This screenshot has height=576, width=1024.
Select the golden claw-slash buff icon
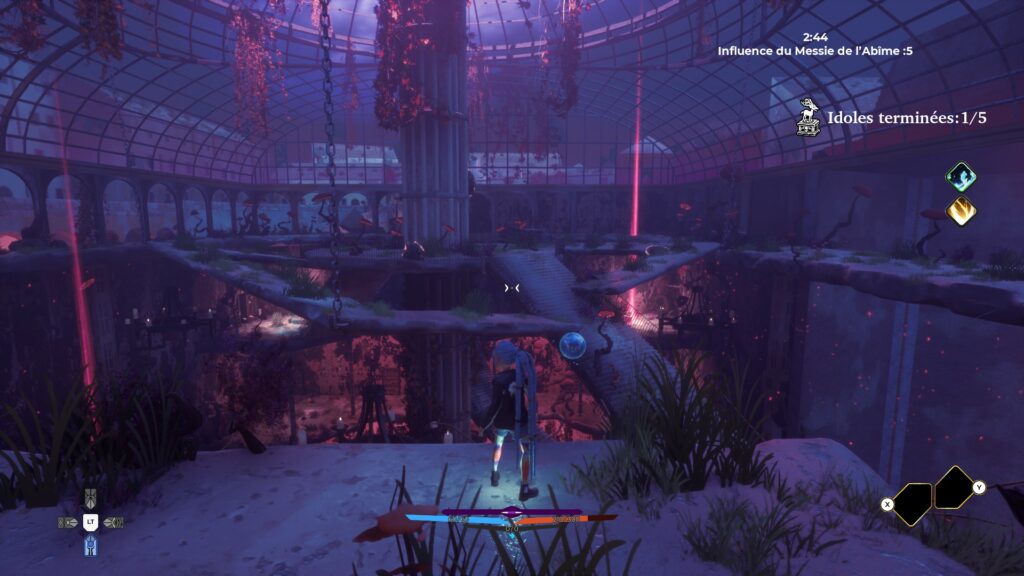[961, 211]
